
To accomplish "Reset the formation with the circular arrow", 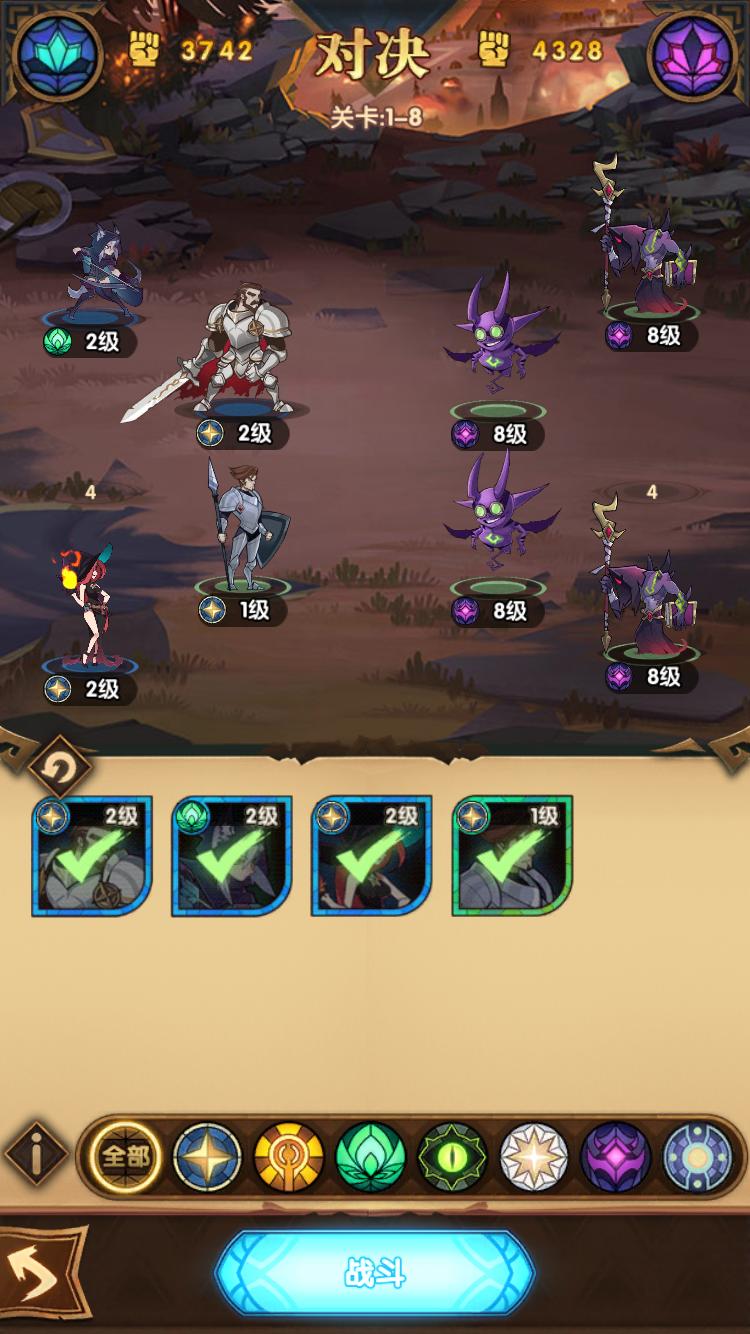I will (60, 769).
